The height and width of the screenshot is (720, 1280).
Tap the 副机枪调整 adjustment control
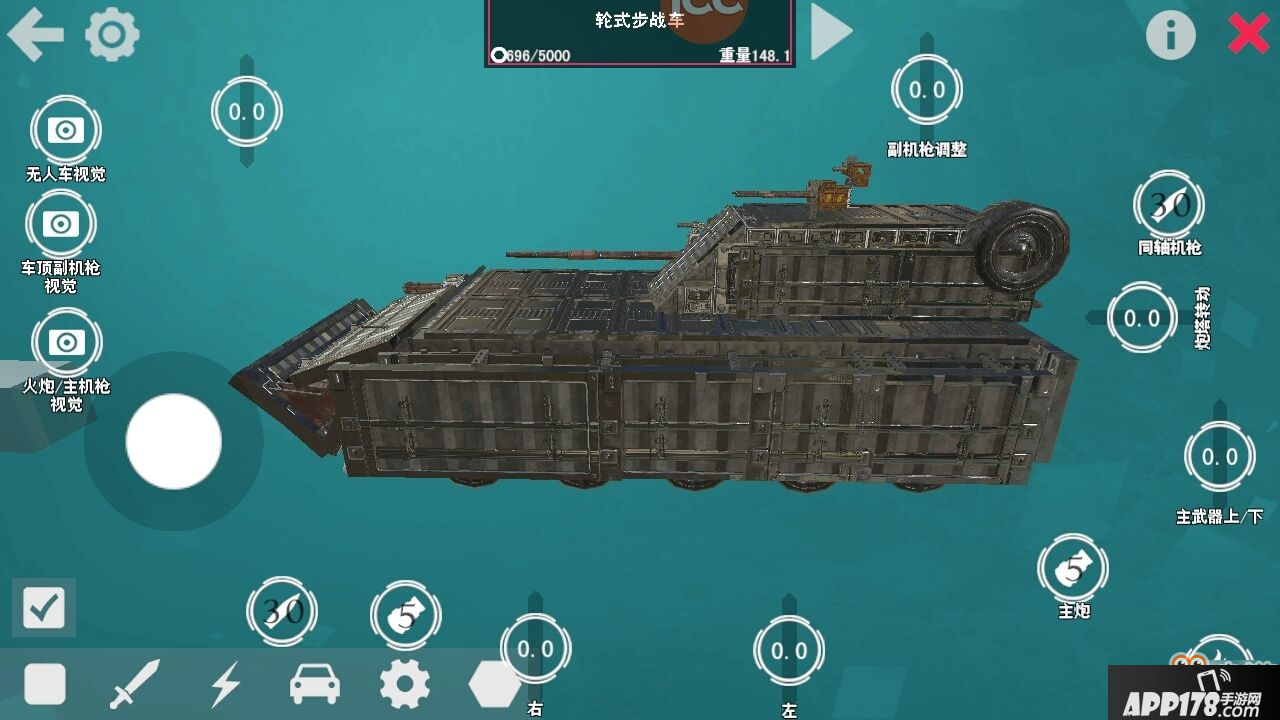click(927, 89)
